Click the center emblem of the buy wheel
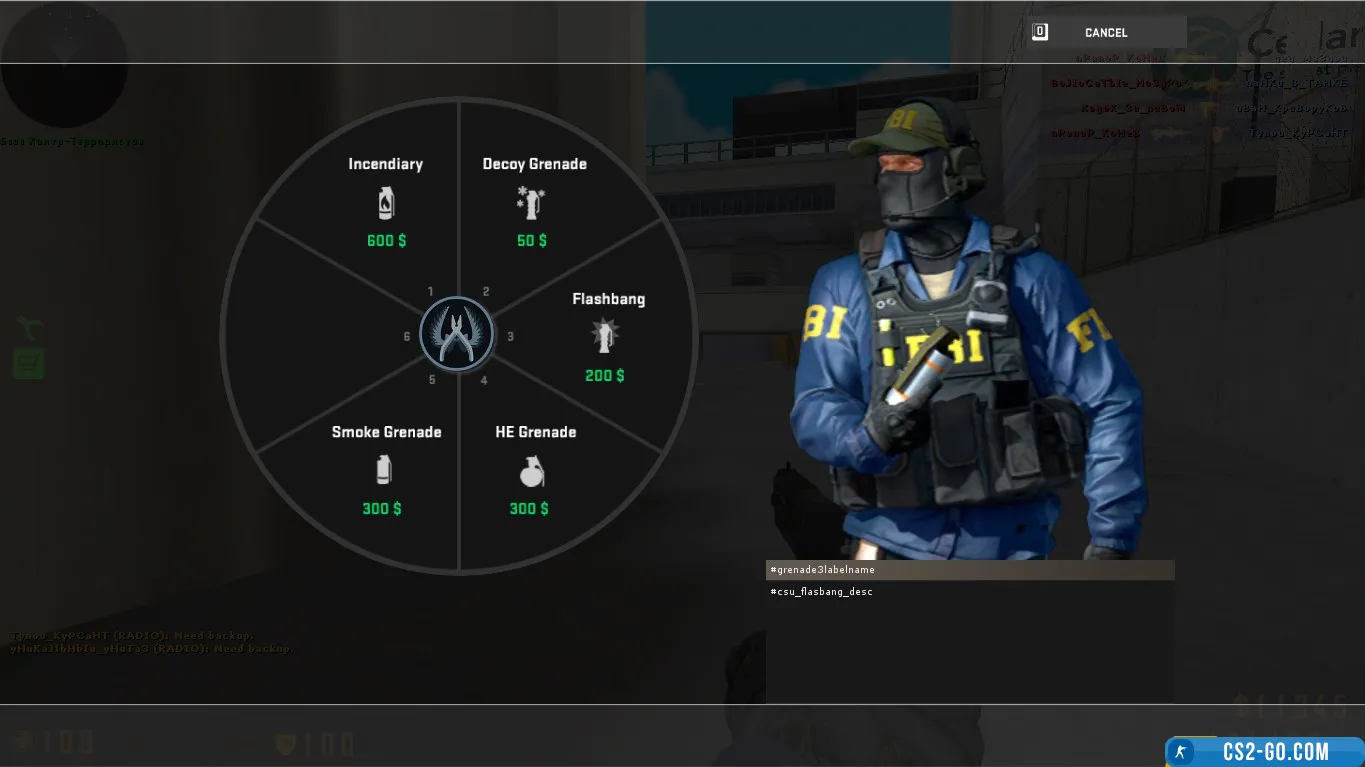 (457, 335)
